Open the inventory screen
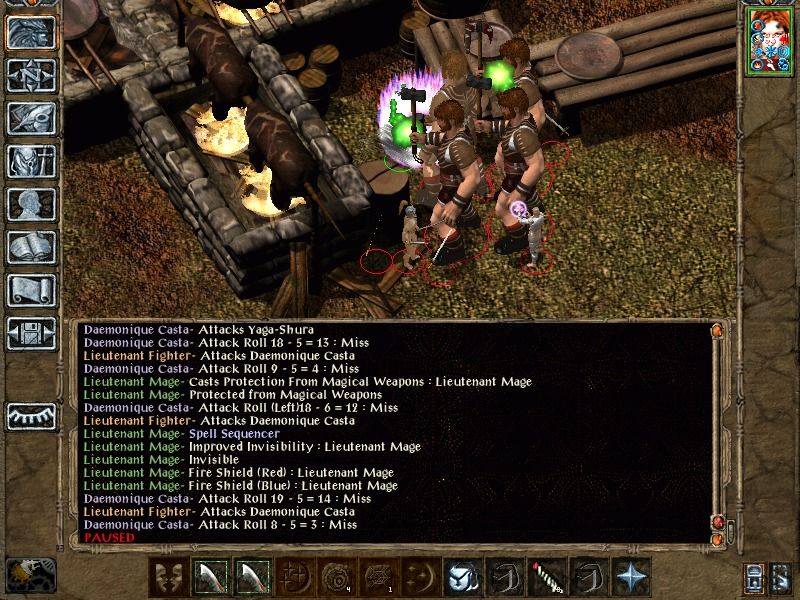 coord(29,162)
